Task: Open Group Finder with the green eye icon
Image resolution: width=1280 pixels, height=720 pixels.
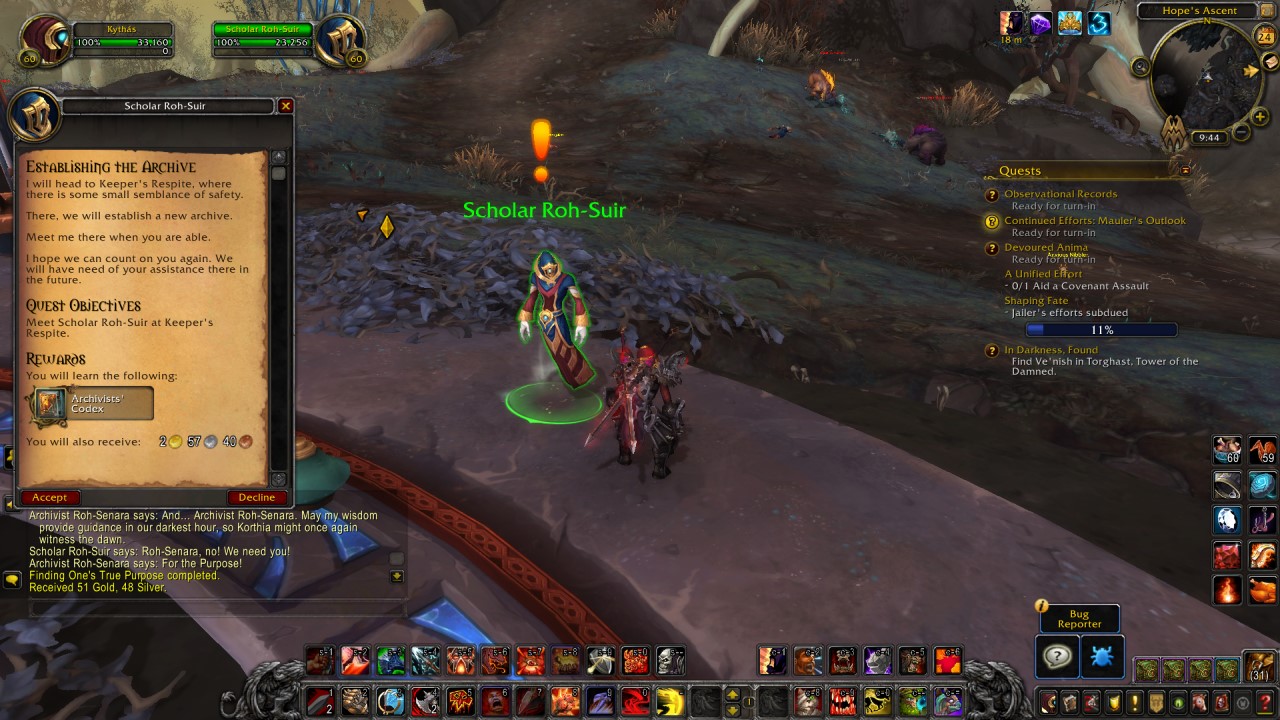Action: pyautogui.click(x=1176, y=700)
